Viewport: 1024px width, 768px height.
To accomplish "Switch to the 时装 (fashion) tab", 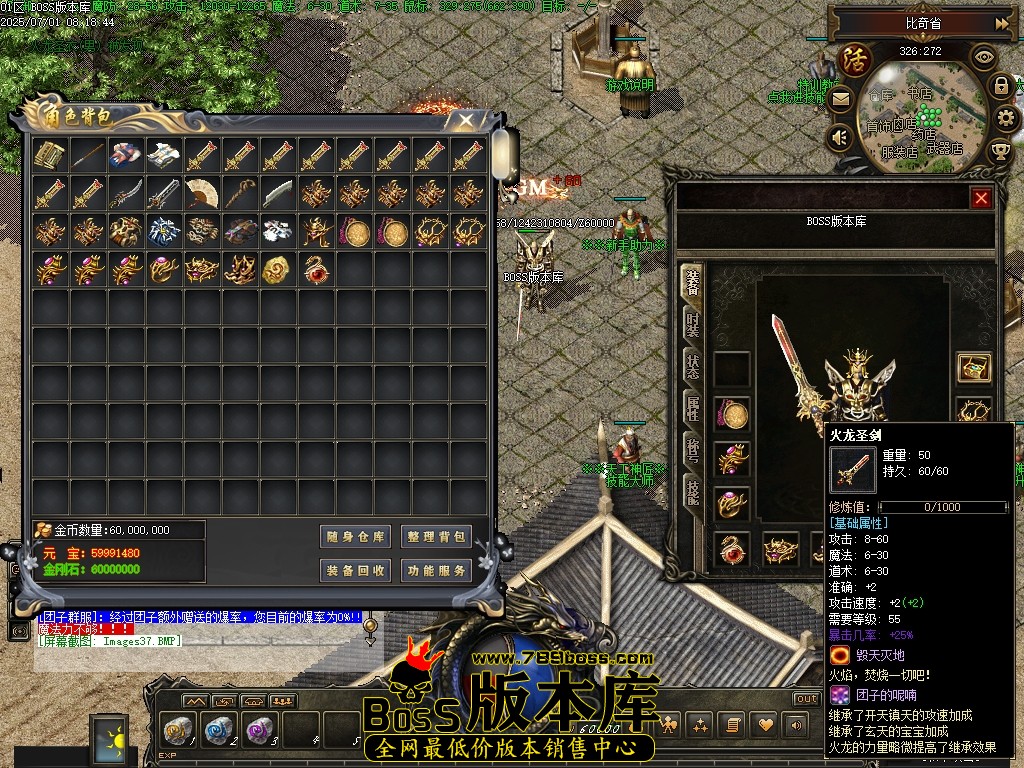I will [692, 324].
